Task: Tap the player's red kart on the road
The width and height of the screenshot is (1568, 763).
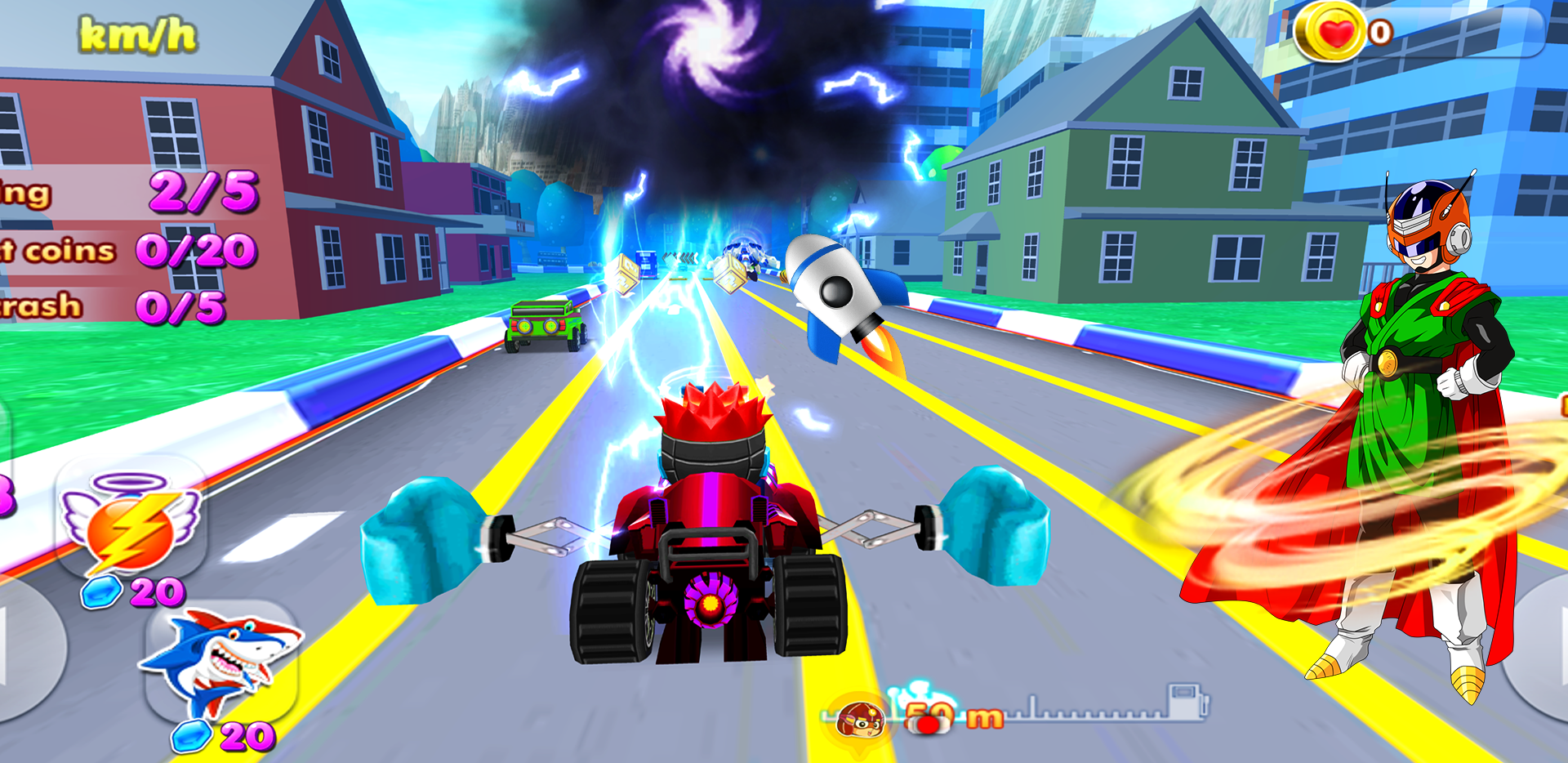Action: [x=710, y=531]
